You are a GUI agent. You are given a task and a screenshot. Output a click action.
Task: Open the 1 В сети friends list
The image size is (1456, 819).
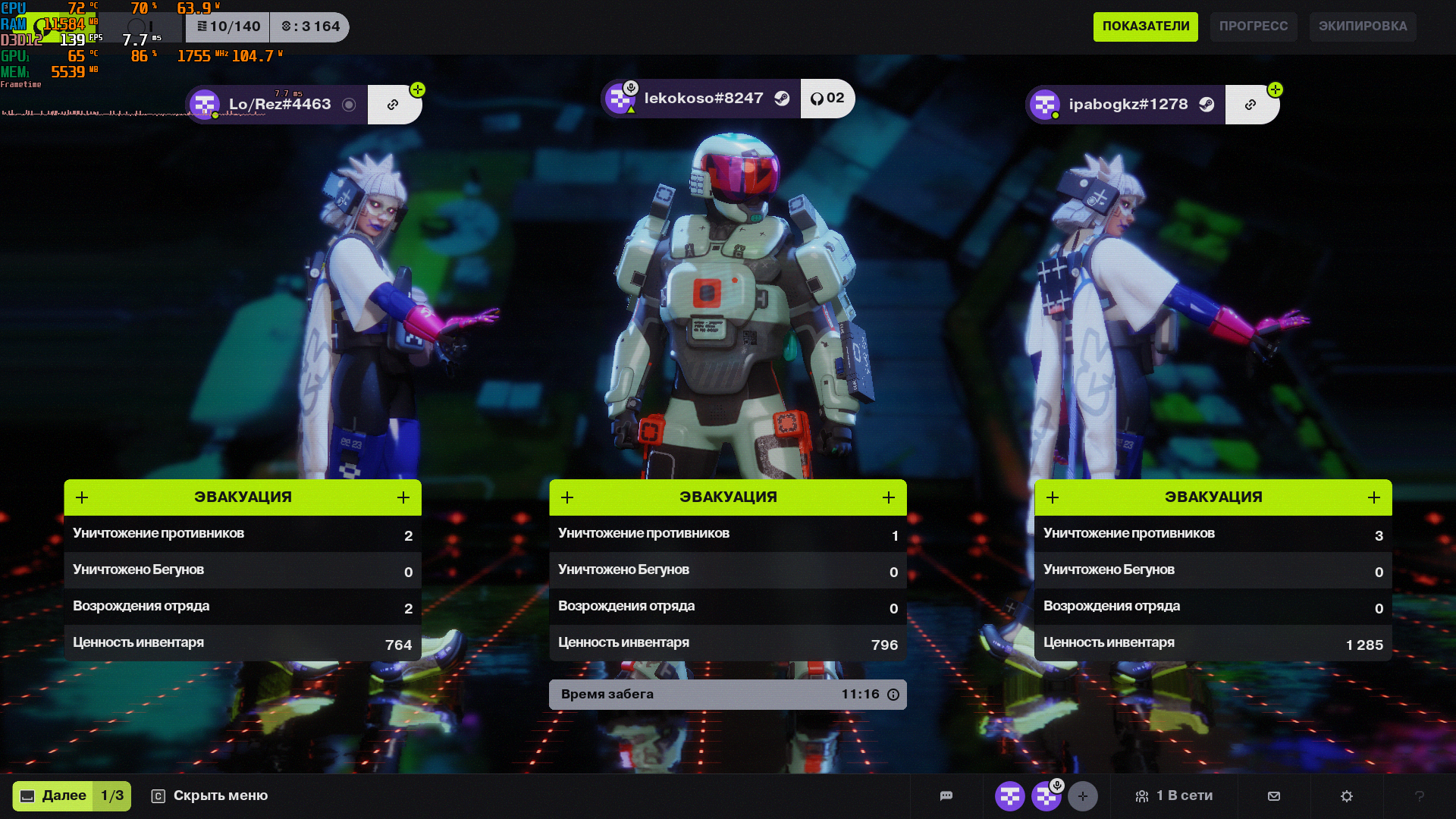point(1174,796)
